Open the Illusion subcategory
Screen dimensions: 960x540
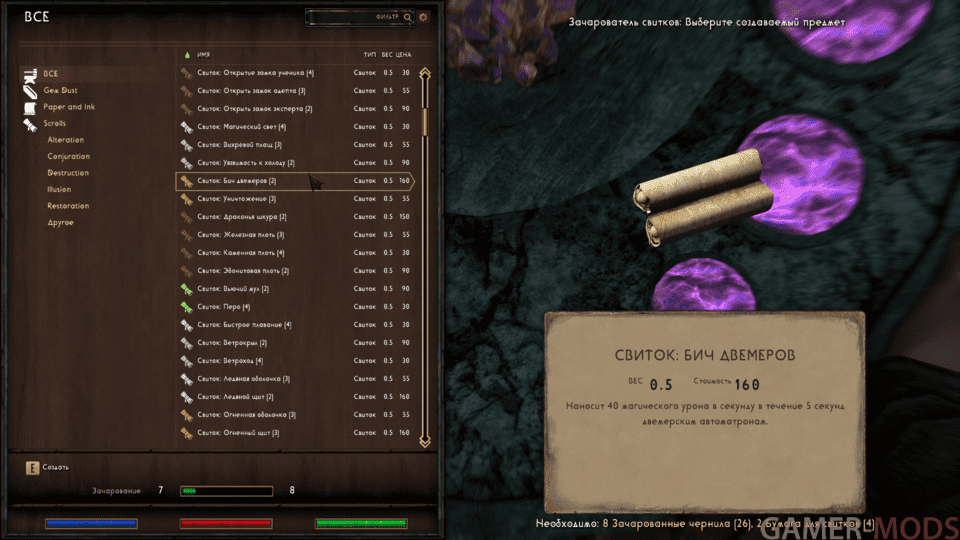[x=59, y=189]
